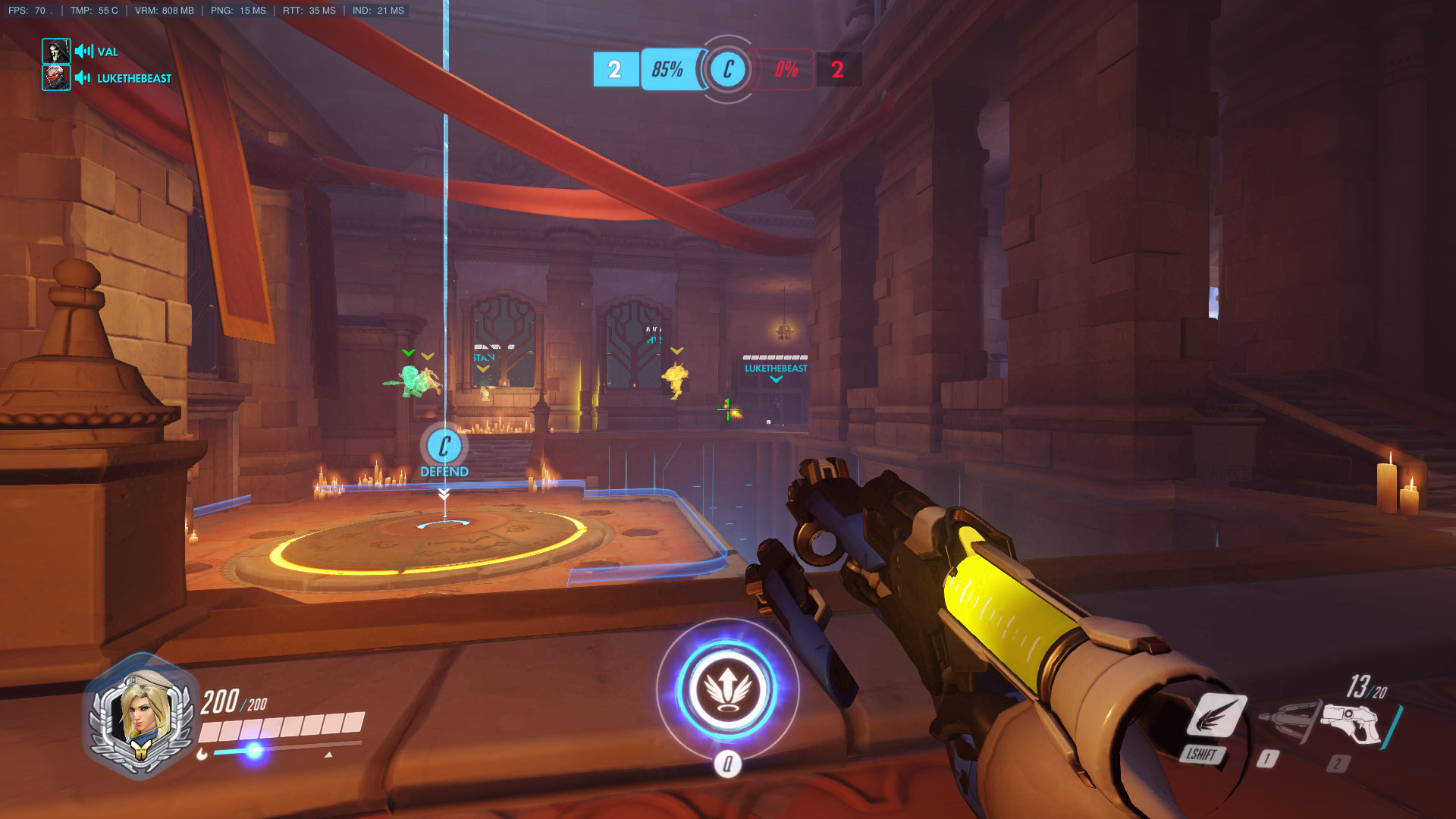Viewport: 1456px width, 819px height.
Task: Toggle the speaker icon beside VAL
Action: [x=83, y=52]
